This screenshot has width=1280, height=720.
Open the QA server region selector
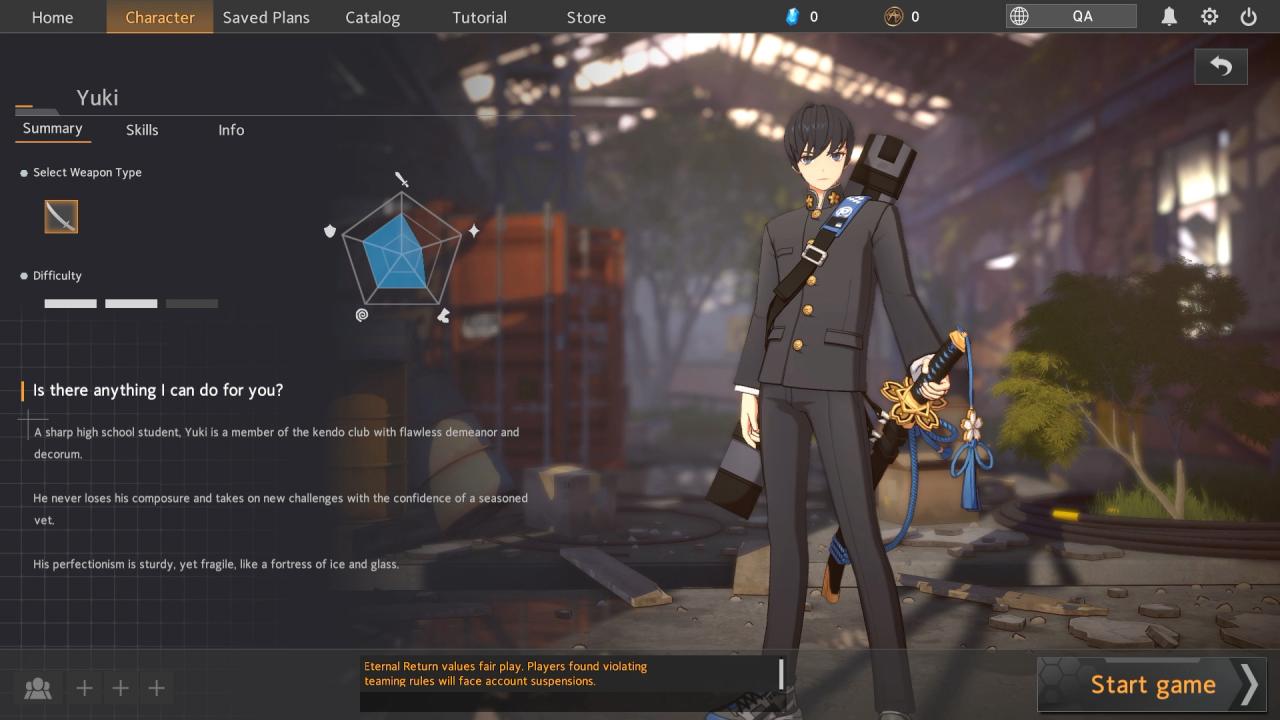point(1071,16)
